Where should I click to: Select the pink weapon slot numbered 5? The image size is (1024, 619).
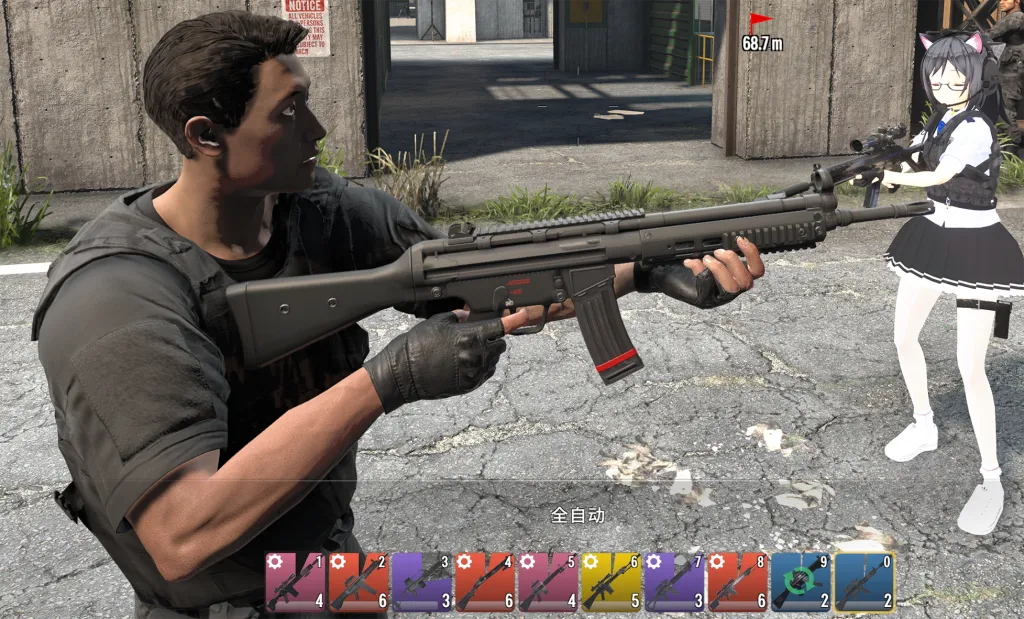[x=548, y=581]
